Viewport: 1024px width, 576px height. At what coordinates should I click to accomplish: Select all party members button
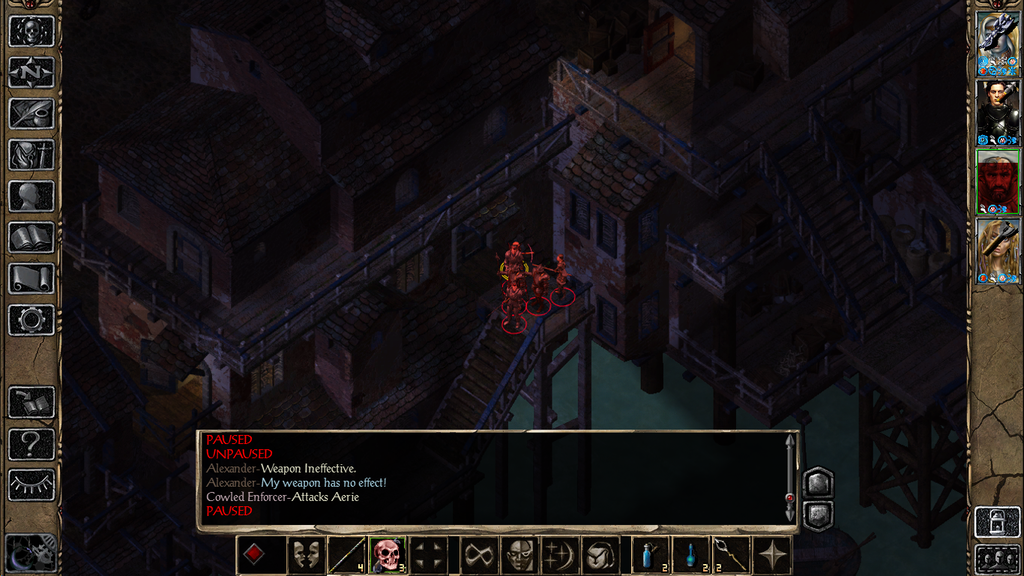point(997,558)
